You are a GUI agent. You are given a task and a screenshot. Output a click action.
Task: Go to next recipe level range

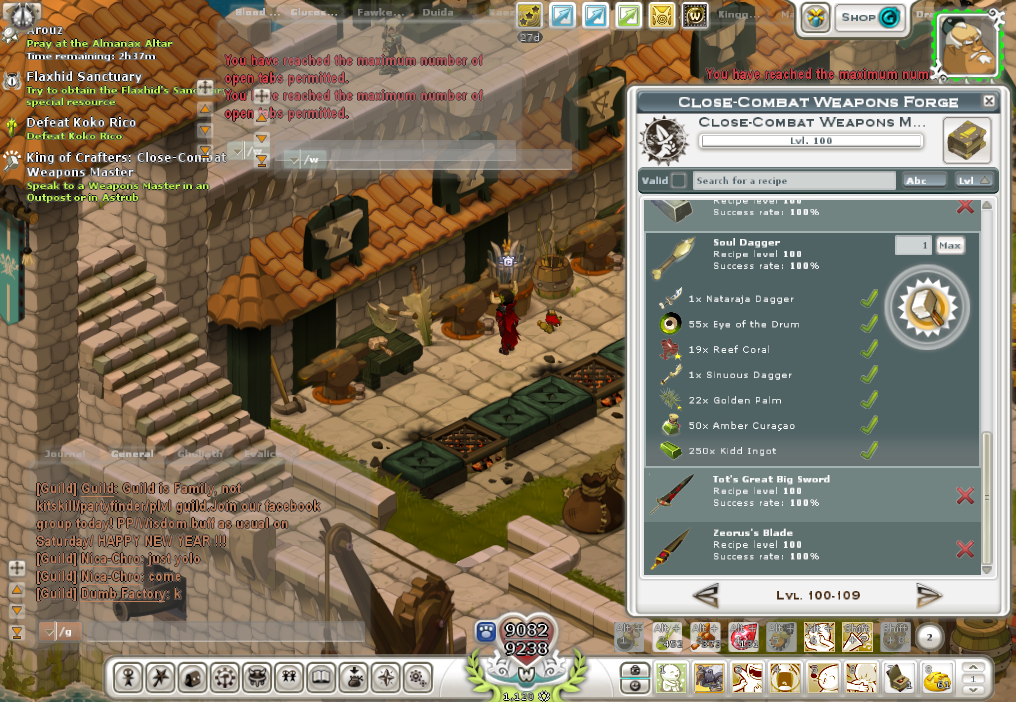pyautogui.click(x=929, y=596)
